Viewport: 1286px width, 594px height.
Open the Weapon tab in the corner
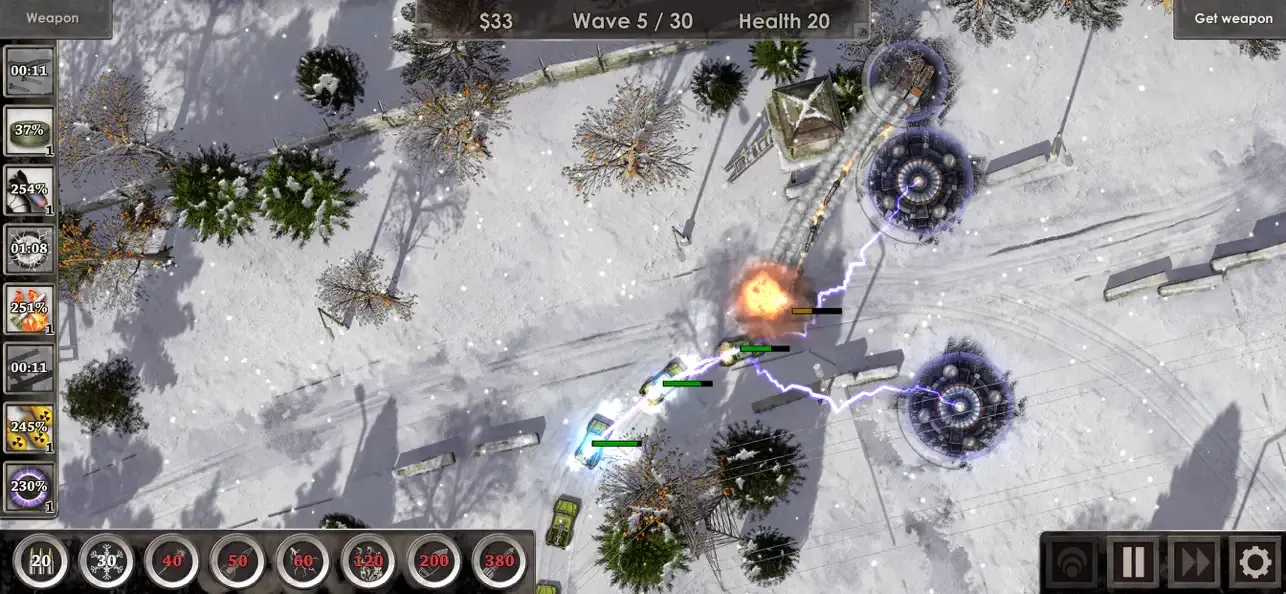pyautogui.click(x=53, y=18)
